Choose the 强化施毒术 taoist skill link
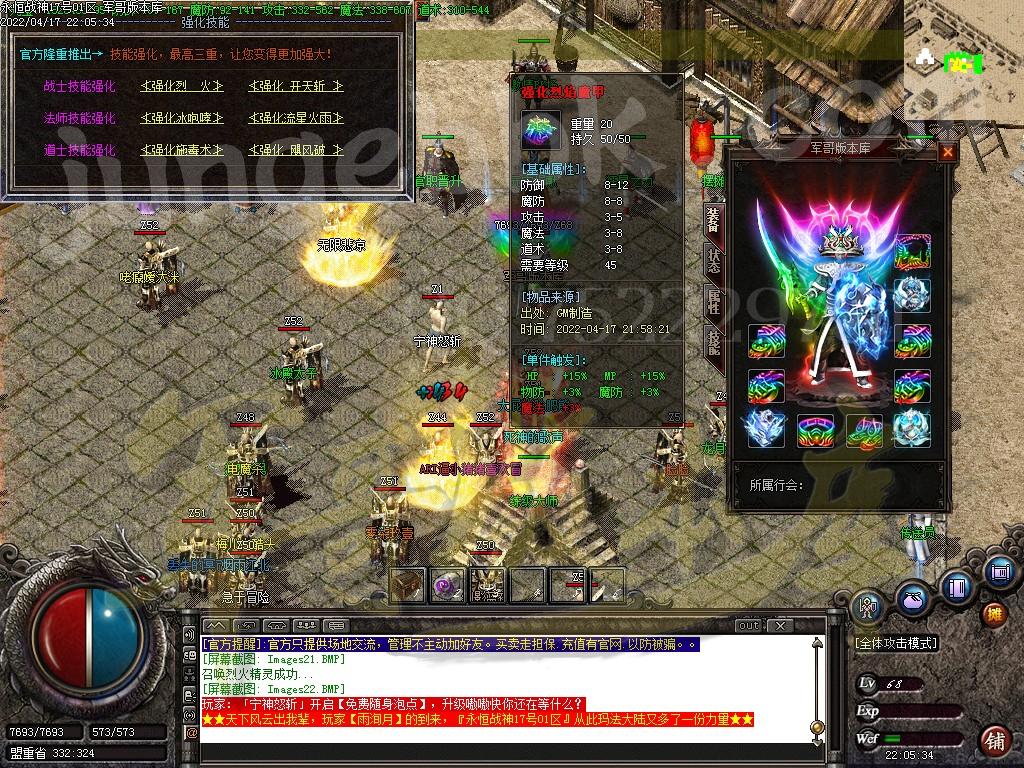Image resolution: width=1024 pixels, height=768 pixels. (181, 150)
